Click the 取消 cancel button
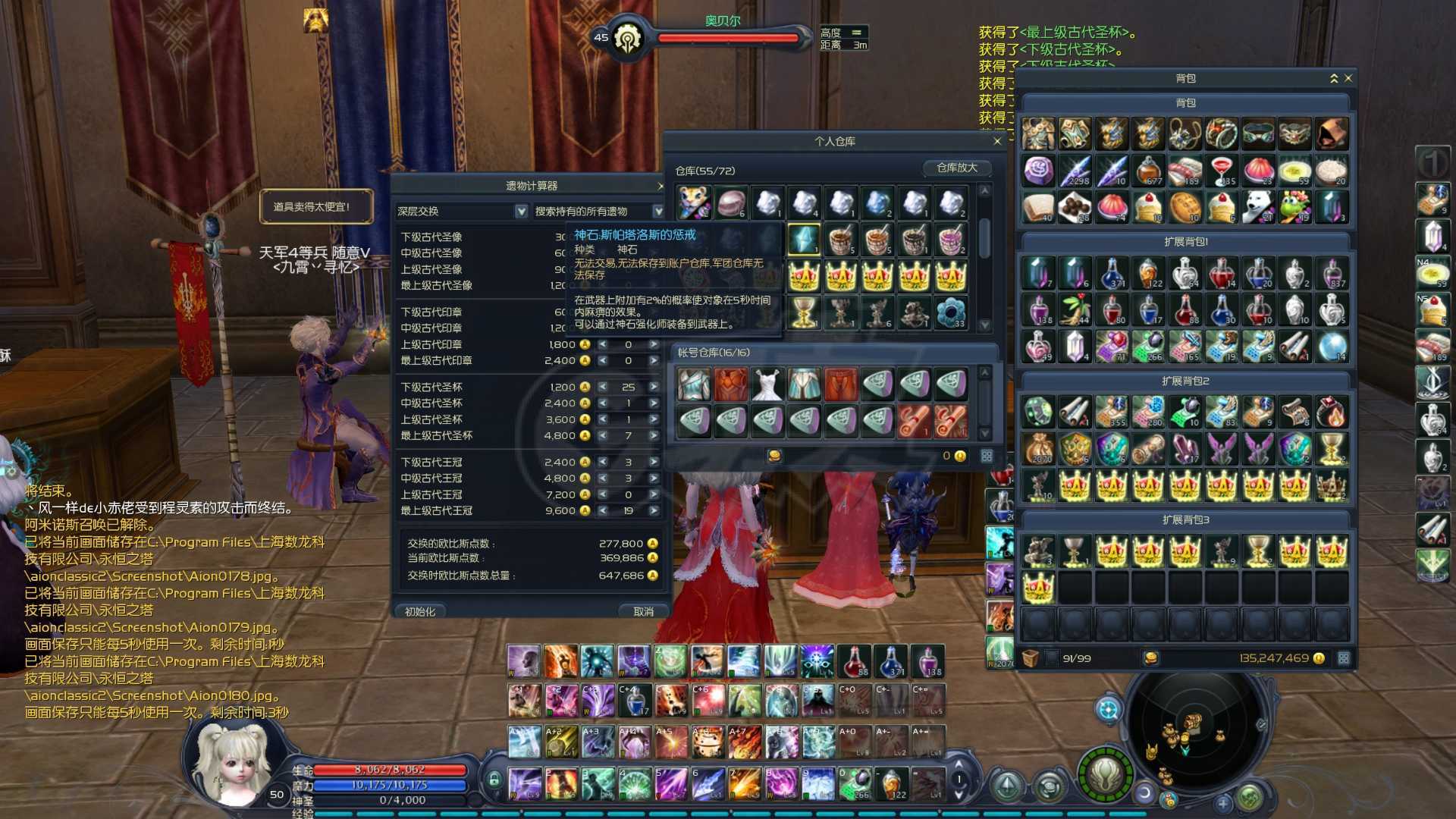This screenshot has width=1456, height=819. click(x=643, y=611)
